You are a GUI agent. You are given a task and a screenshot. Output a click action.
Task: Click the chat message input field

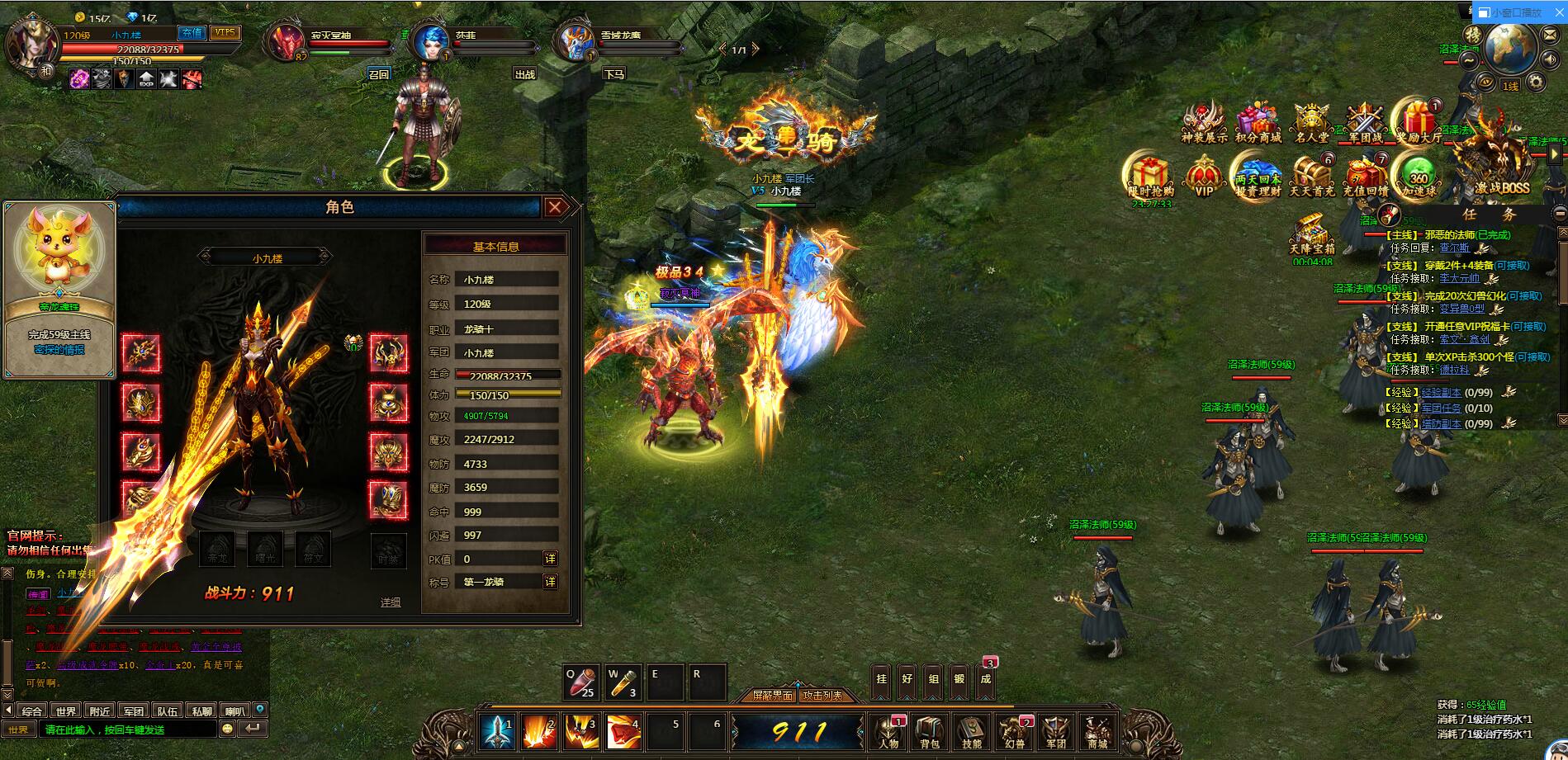[128, 729]
